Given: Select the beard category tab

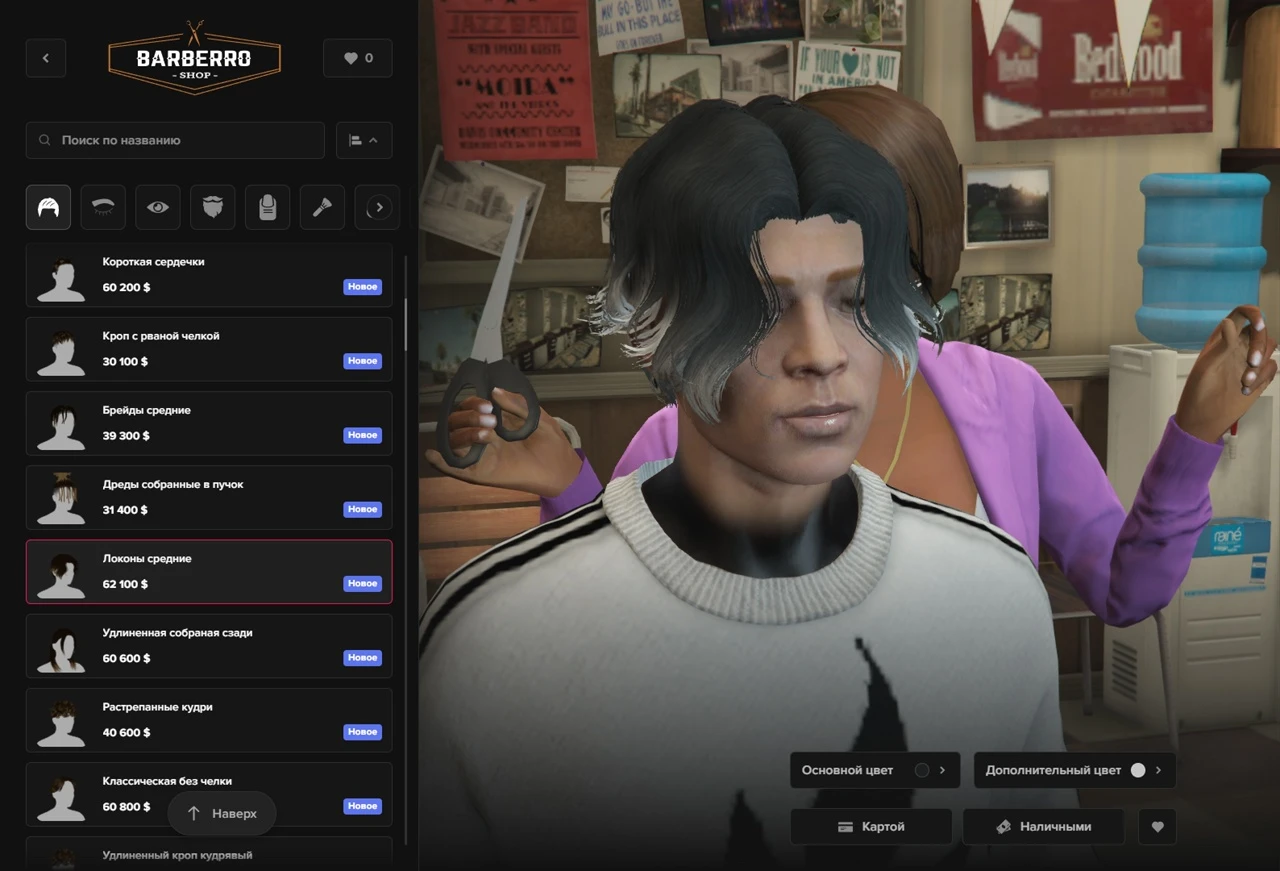Looking at the screenshot, I should 212,208.
